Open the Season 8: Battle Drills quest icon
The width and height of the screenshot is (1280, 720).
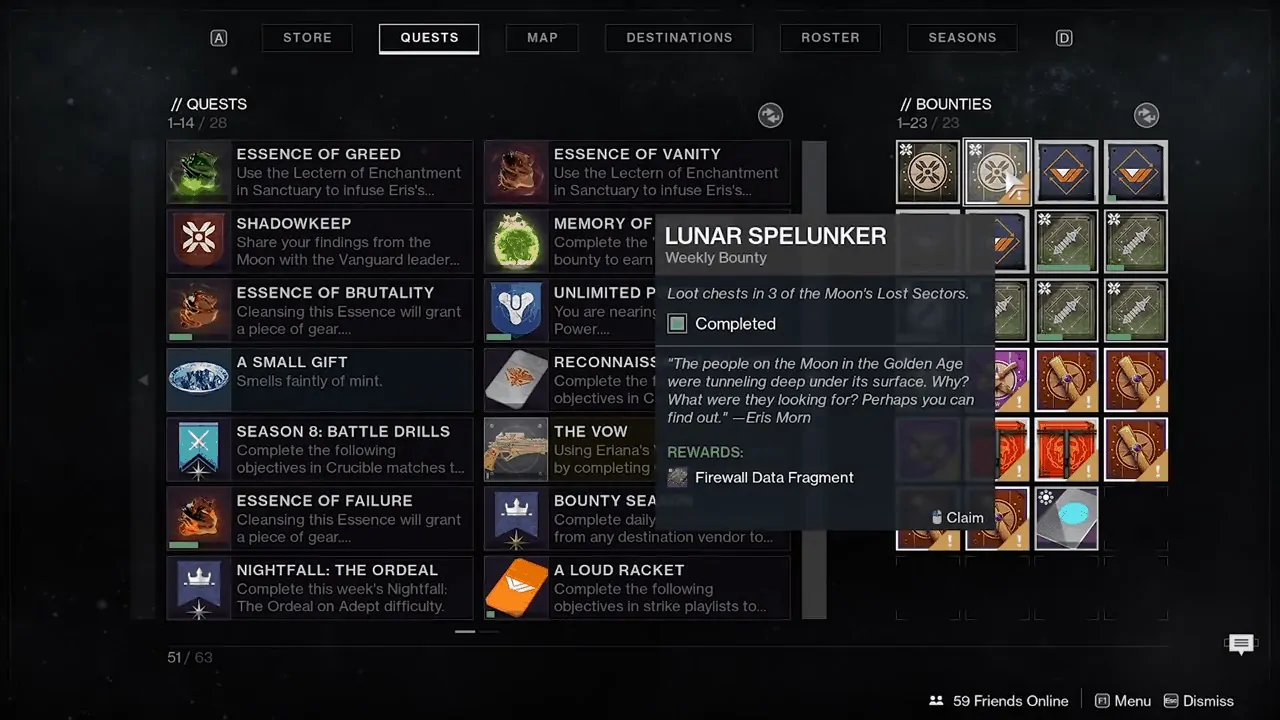coord(198,449)
